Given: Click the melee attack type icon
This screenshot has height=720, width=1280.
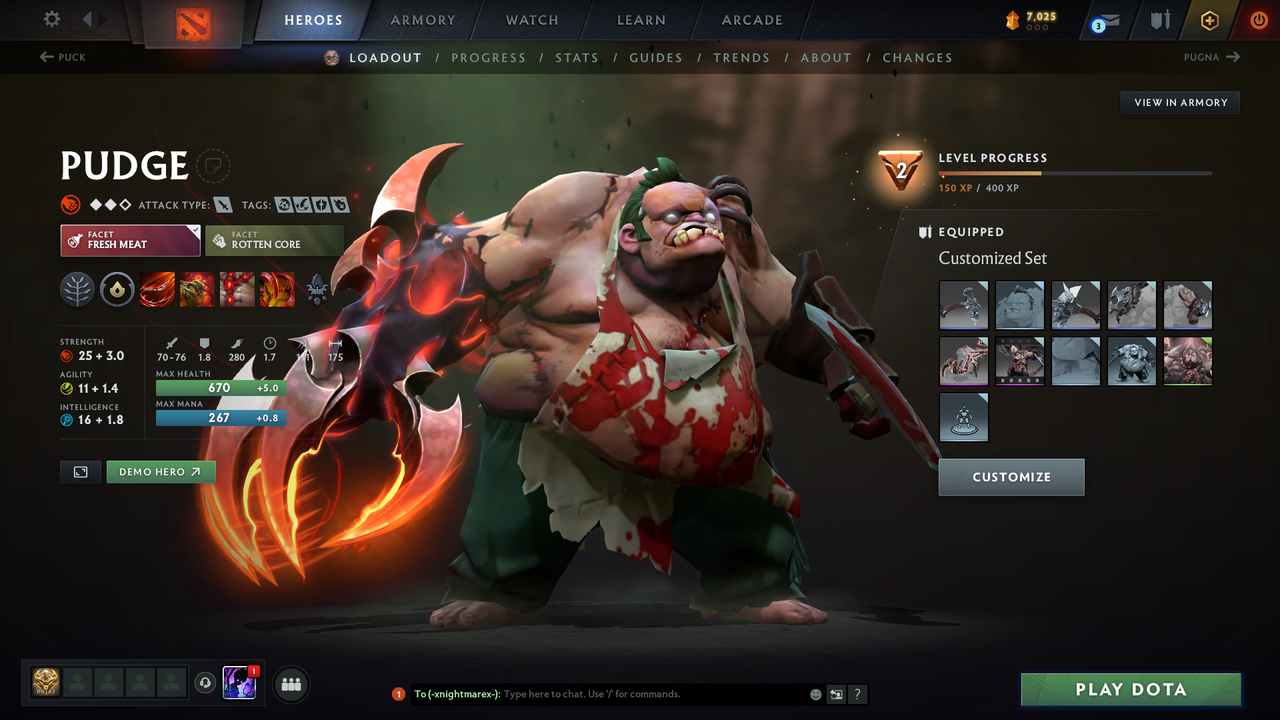Looking at the screenshot, I should [222, 204].
